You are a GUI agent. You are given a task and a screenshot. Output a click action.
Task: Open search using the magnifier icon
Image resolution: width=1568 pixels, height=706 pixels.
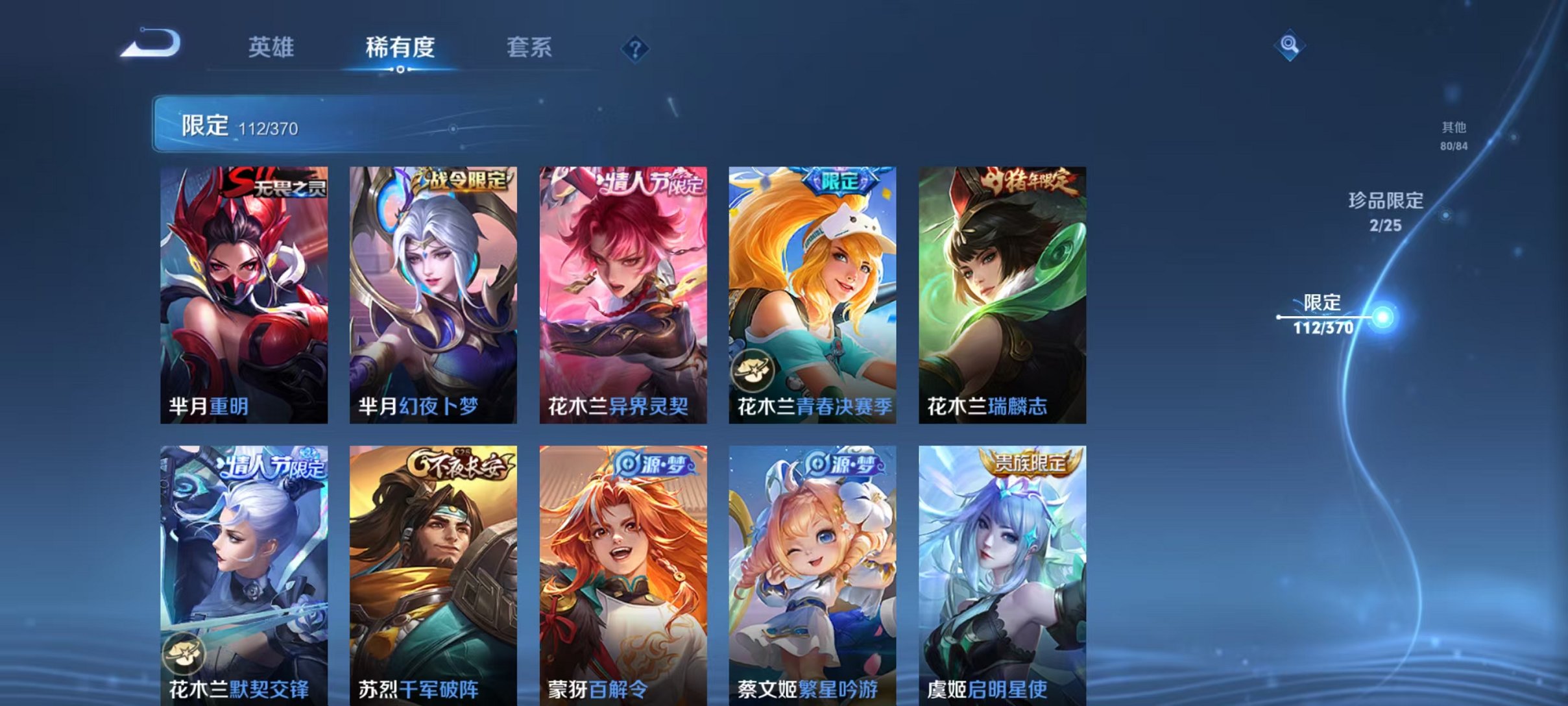tap(1289, 46)
